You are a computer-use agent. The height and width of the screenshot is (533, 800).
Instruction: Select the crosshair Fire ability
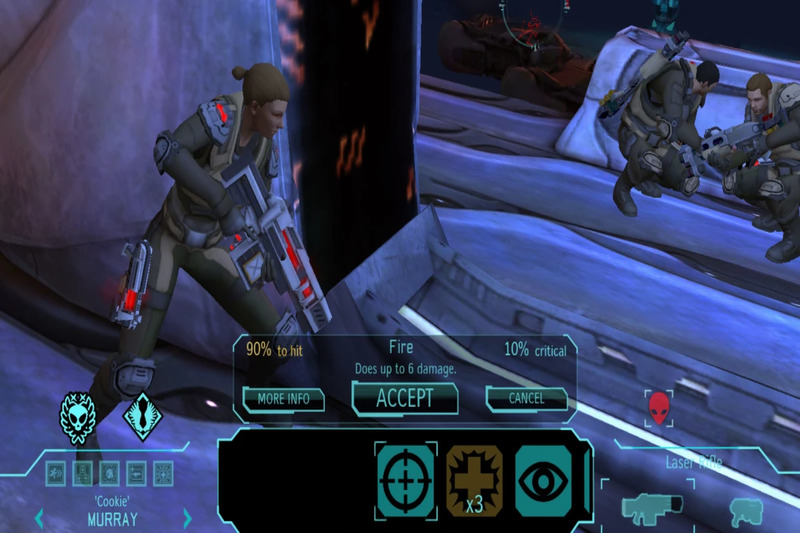pos(405,479)
